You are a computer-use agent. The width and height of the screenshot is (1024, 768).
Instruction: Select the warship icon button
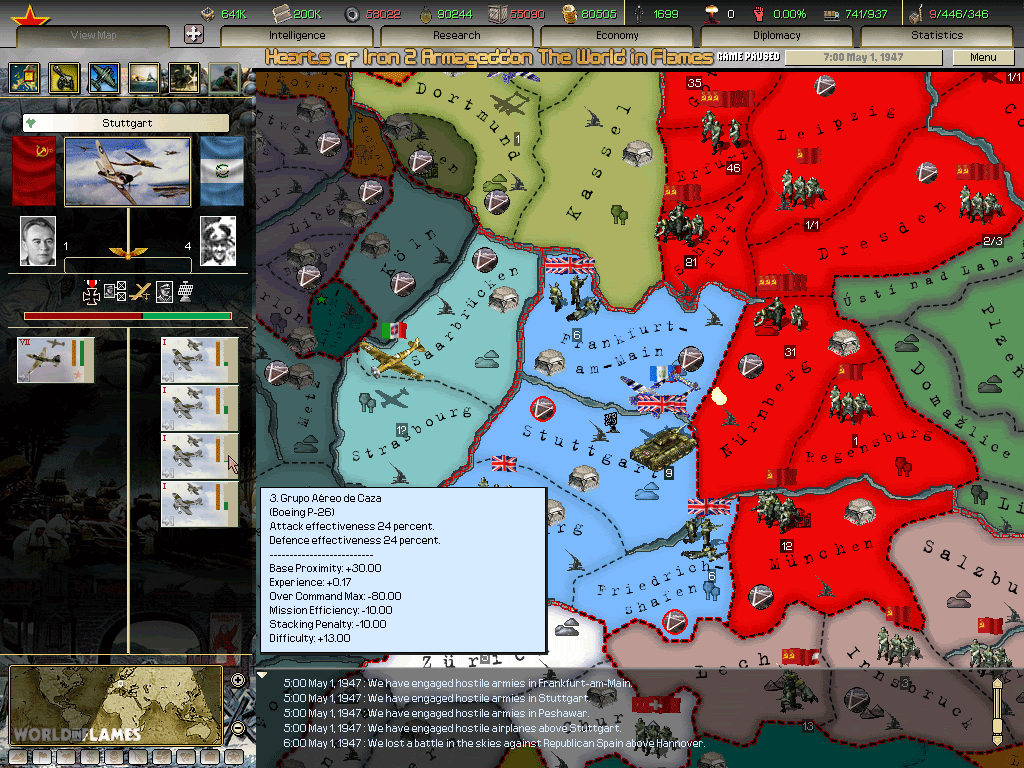point(143,77)
